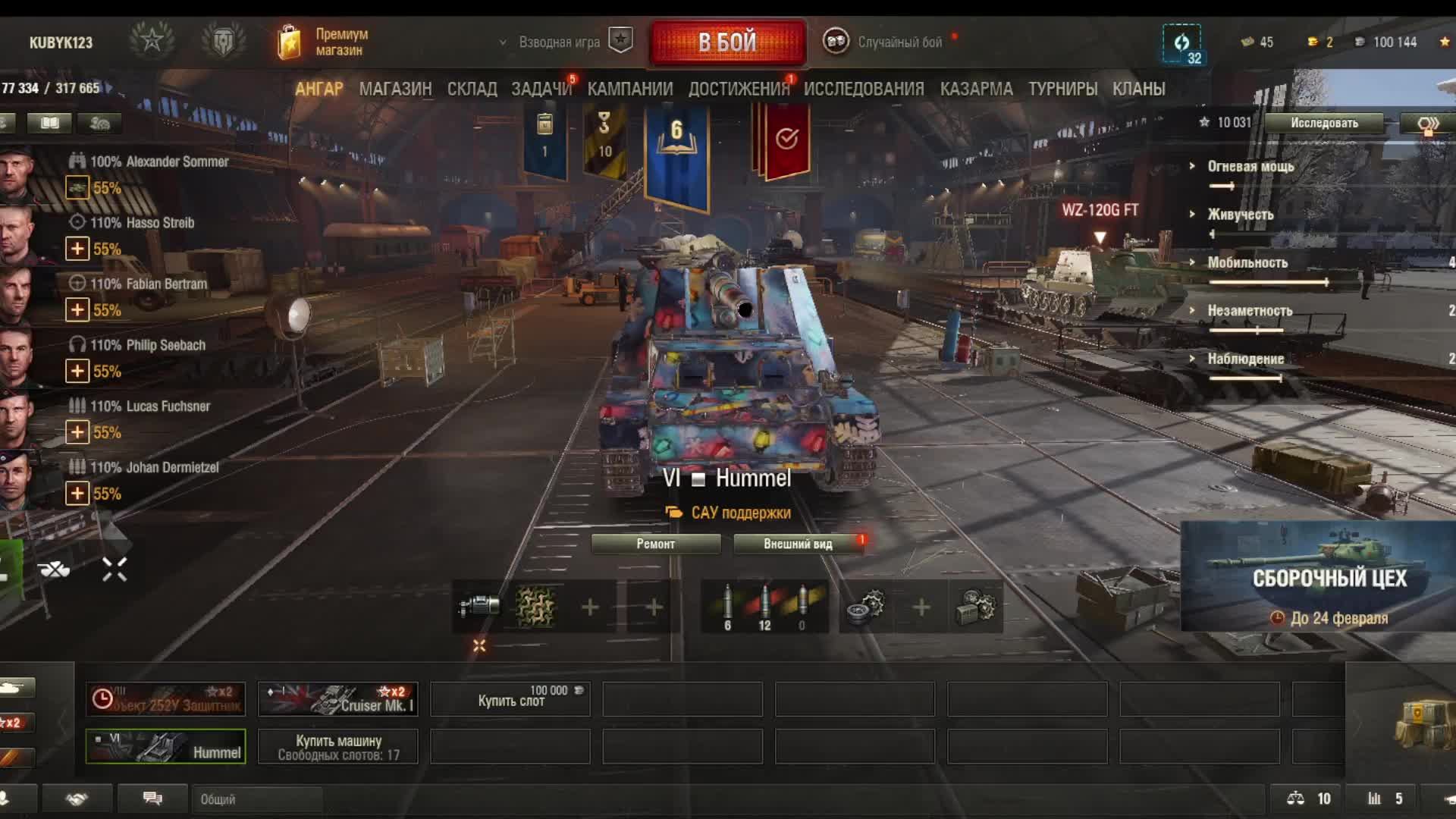Show the ДОСТИЖЕНИЯ tab
The image size is (1456, 819).
738,89
